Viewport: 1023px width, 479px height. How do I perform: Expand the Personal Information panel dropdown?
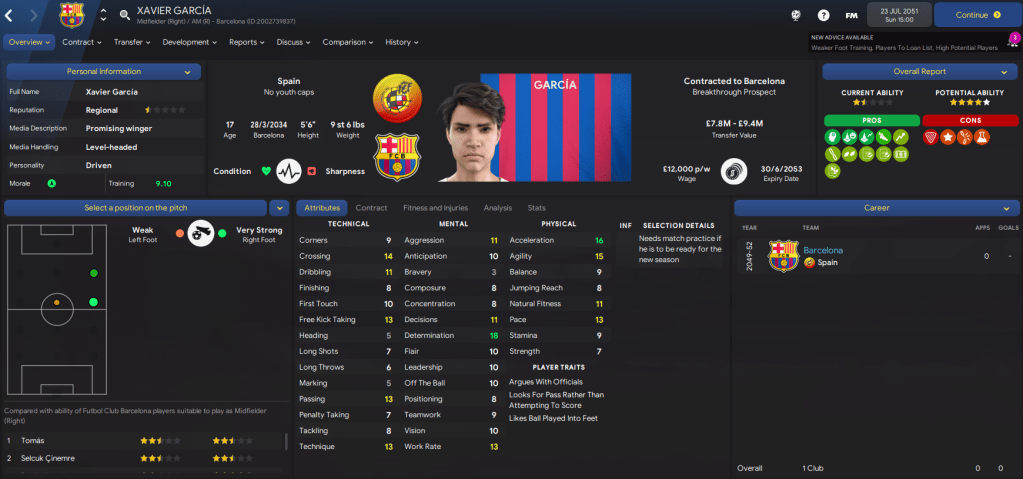187,72
